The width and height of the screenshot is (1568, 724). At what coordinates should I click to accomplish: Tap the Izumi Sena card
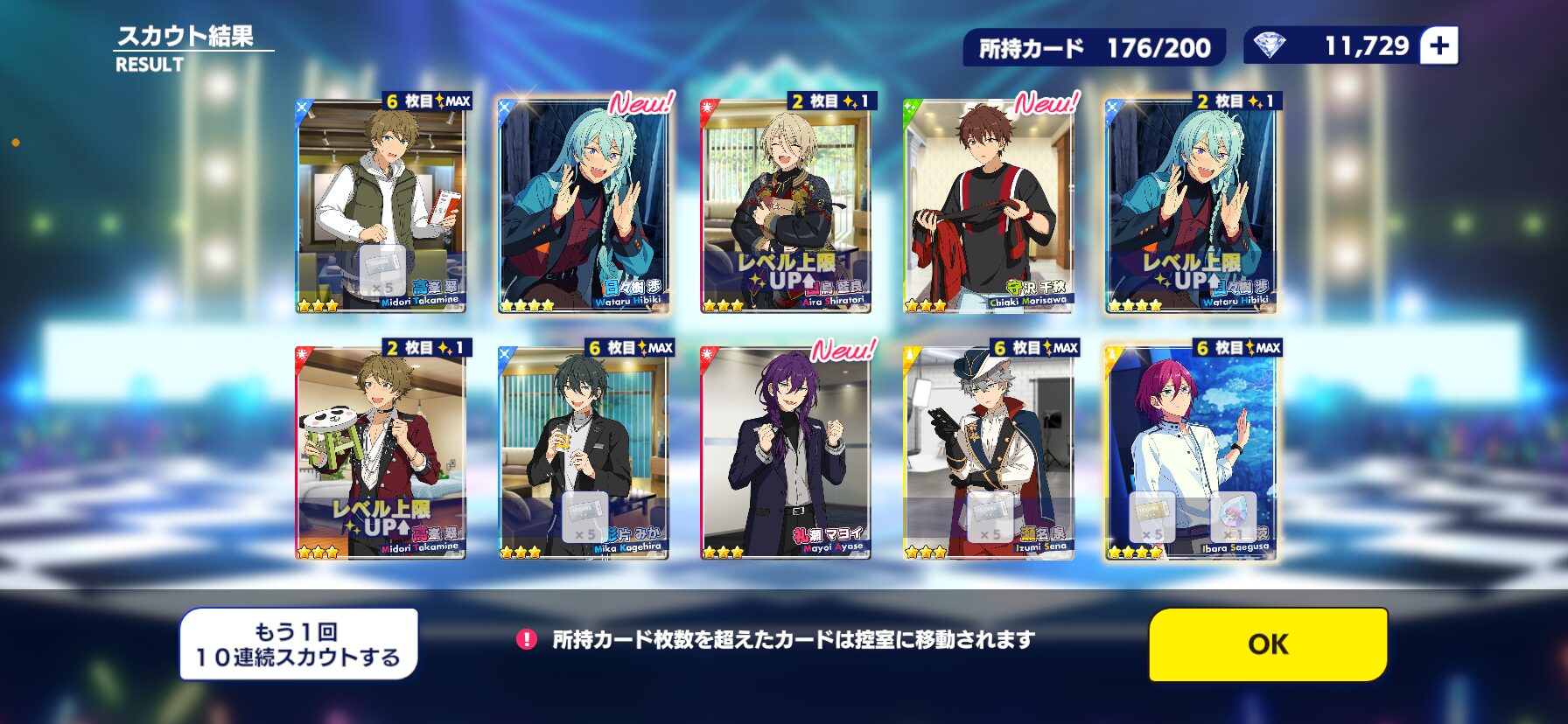(988, 453)
